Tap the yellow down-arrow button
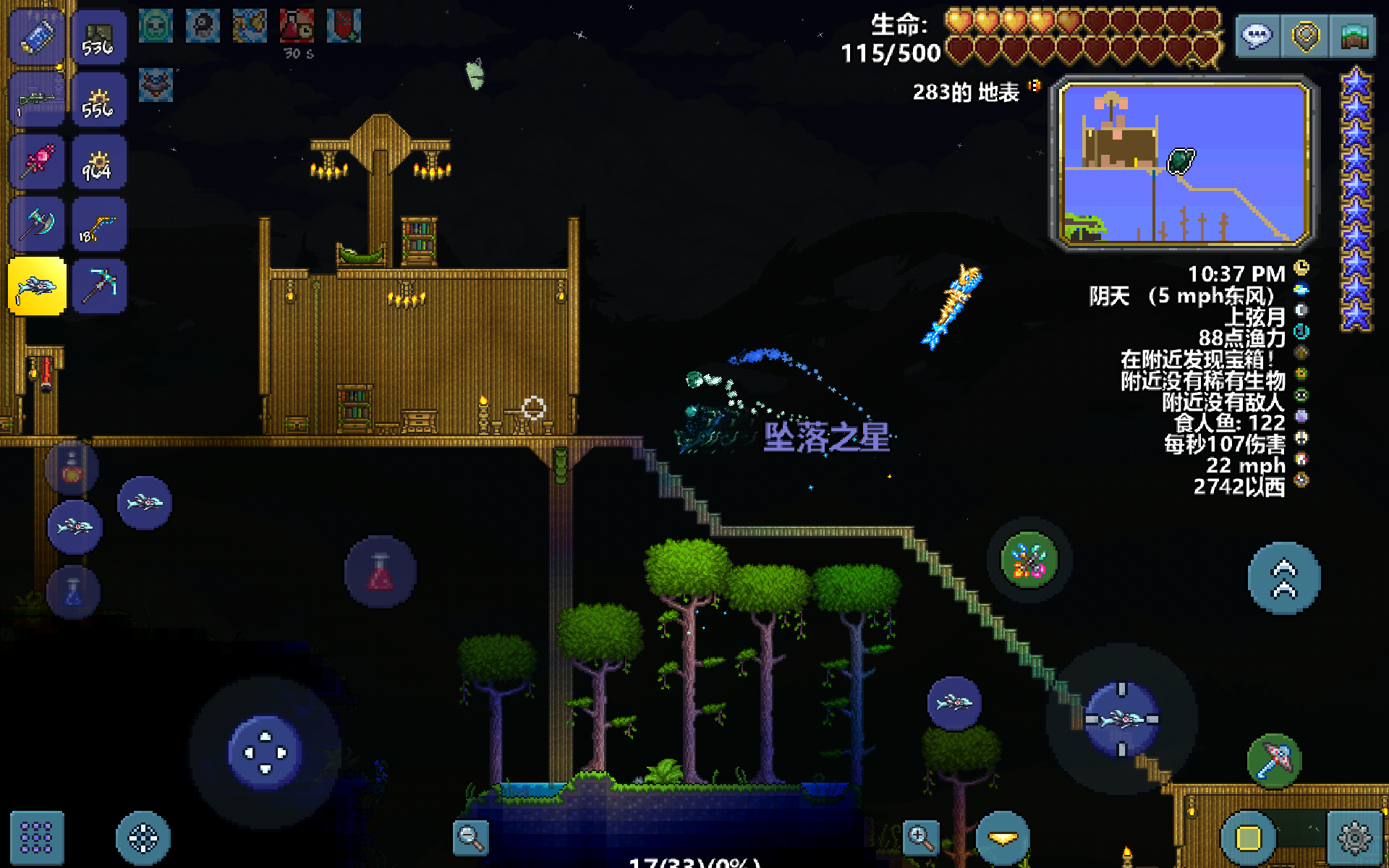Screen dimensions: 1389x868 tap(1003, 838)
